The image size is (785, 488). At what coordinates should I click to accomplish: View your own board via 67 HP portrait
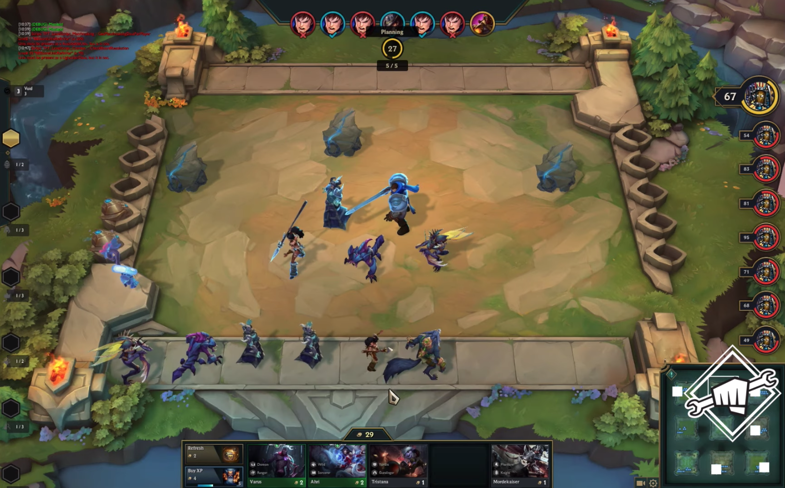(x=759, y=97)
